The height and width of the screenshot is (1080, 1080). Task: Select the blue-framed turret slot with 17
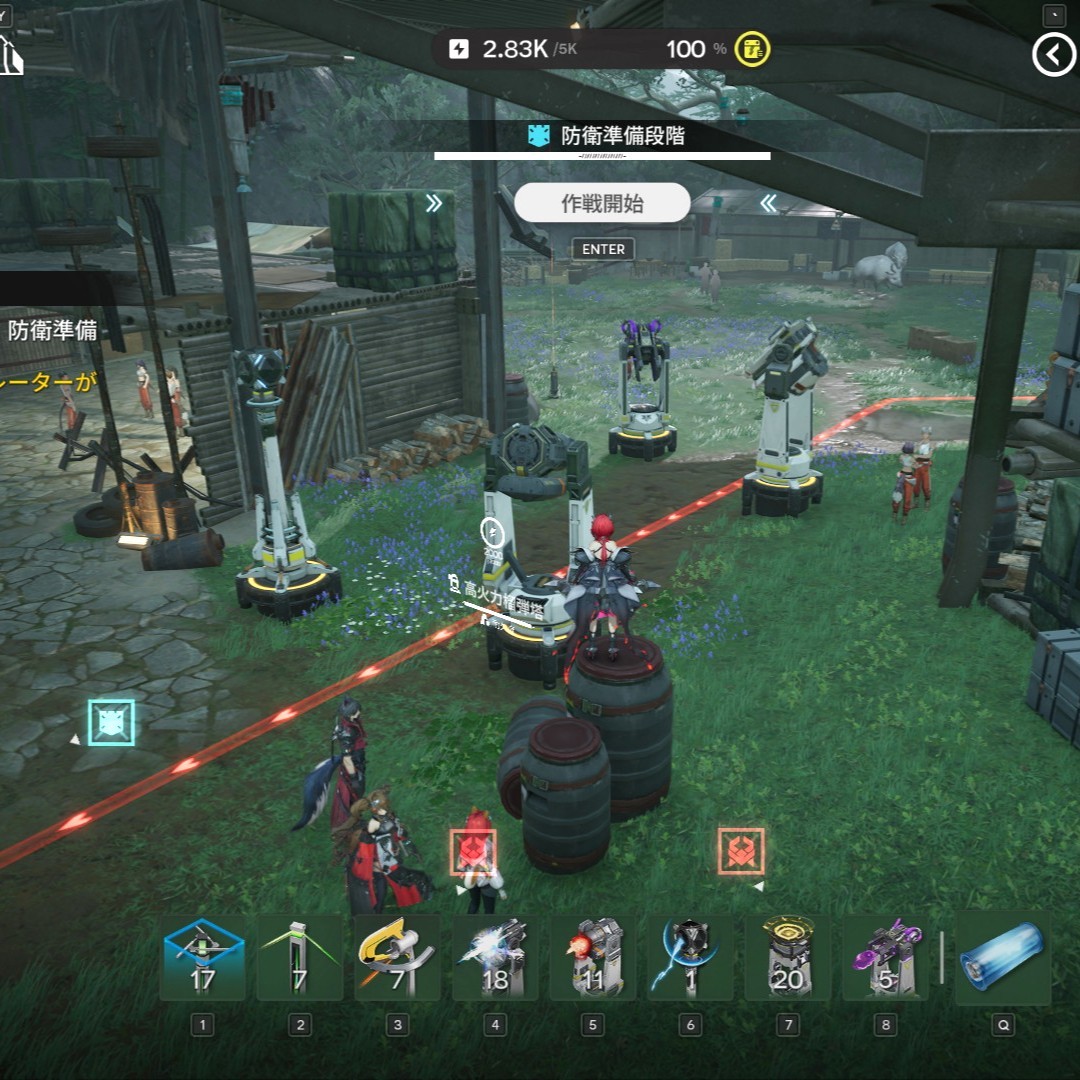point(203,957)
